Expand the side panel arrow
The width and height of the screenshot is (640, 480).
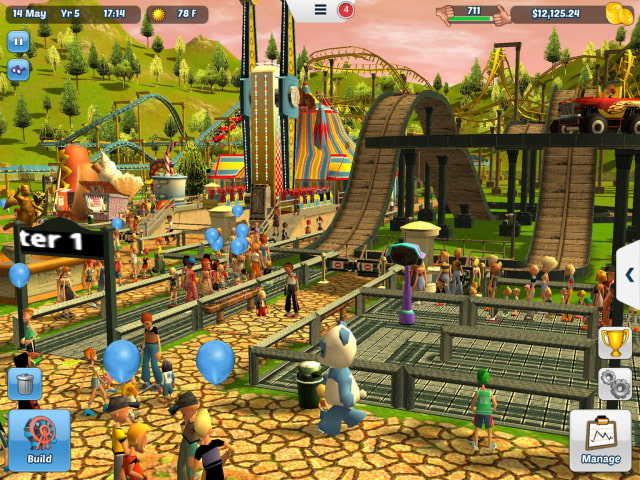[x=629, y=275]
